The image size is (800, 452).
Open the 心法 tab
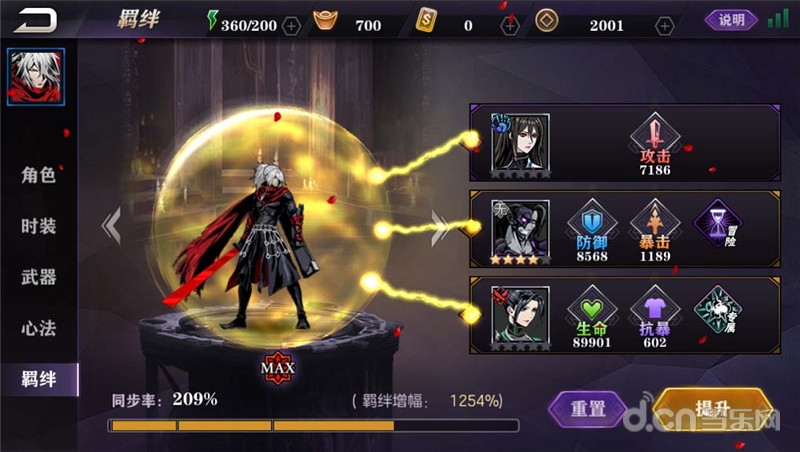click(38, 328)
